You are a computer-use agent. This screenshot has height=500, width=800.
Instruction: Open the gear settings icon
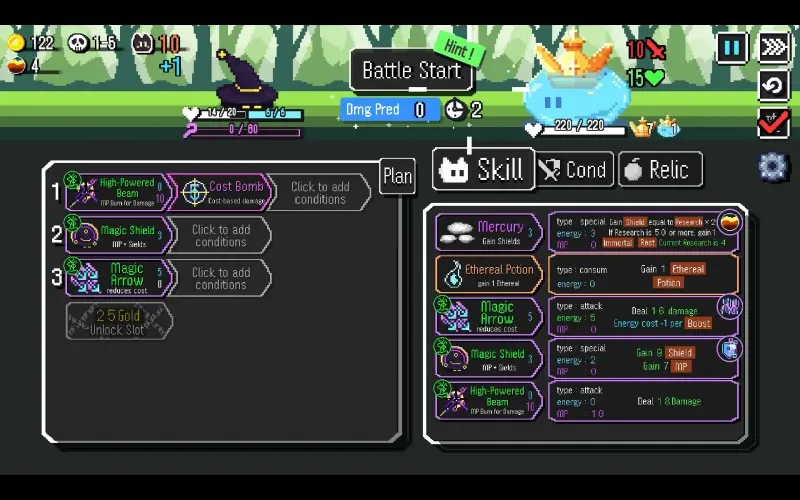pyautogui.click(x=773, y=166)
